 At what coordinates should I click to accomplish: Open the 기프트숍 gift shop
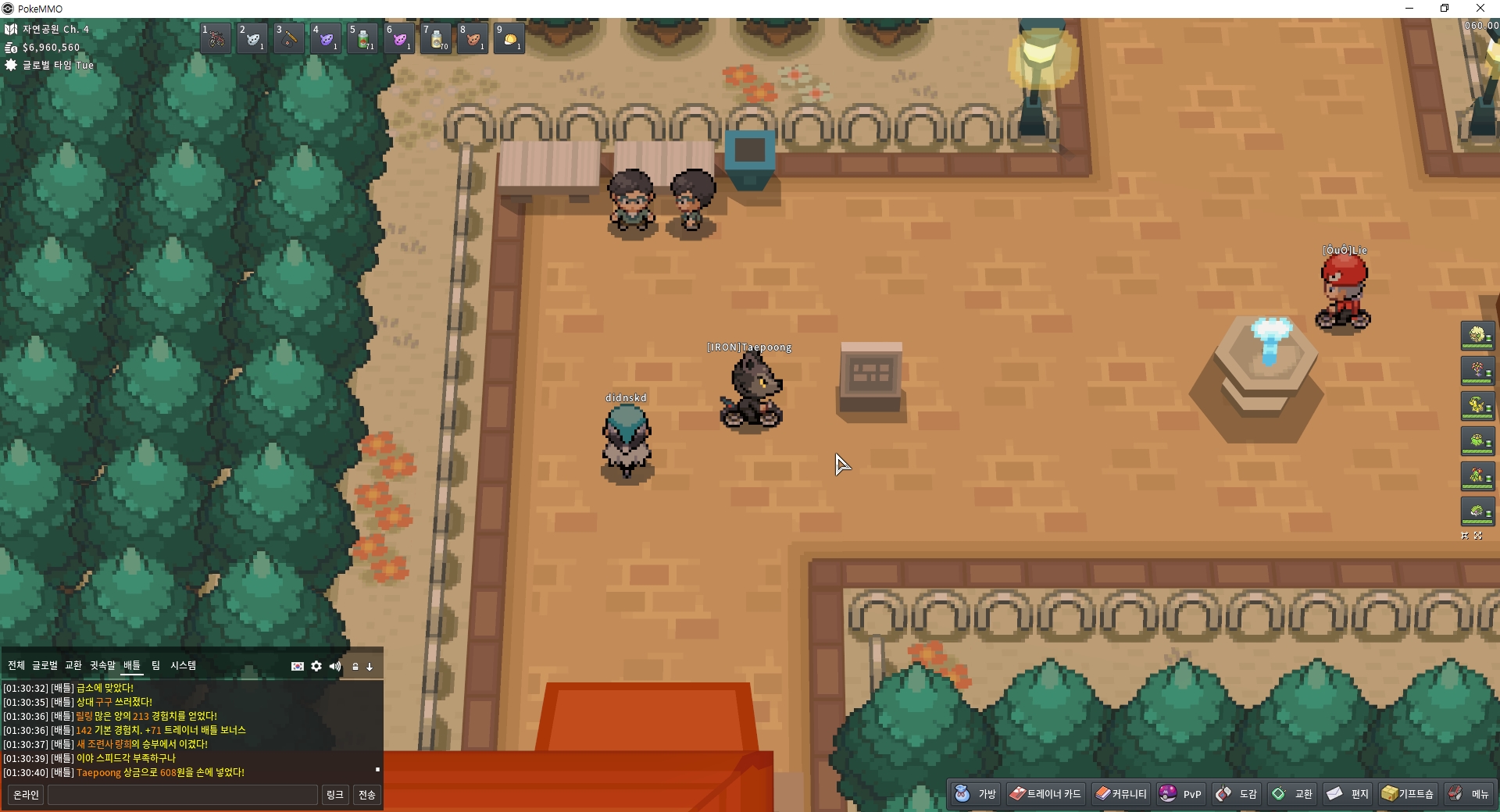pyautogui.click(x=1408, y=794)
